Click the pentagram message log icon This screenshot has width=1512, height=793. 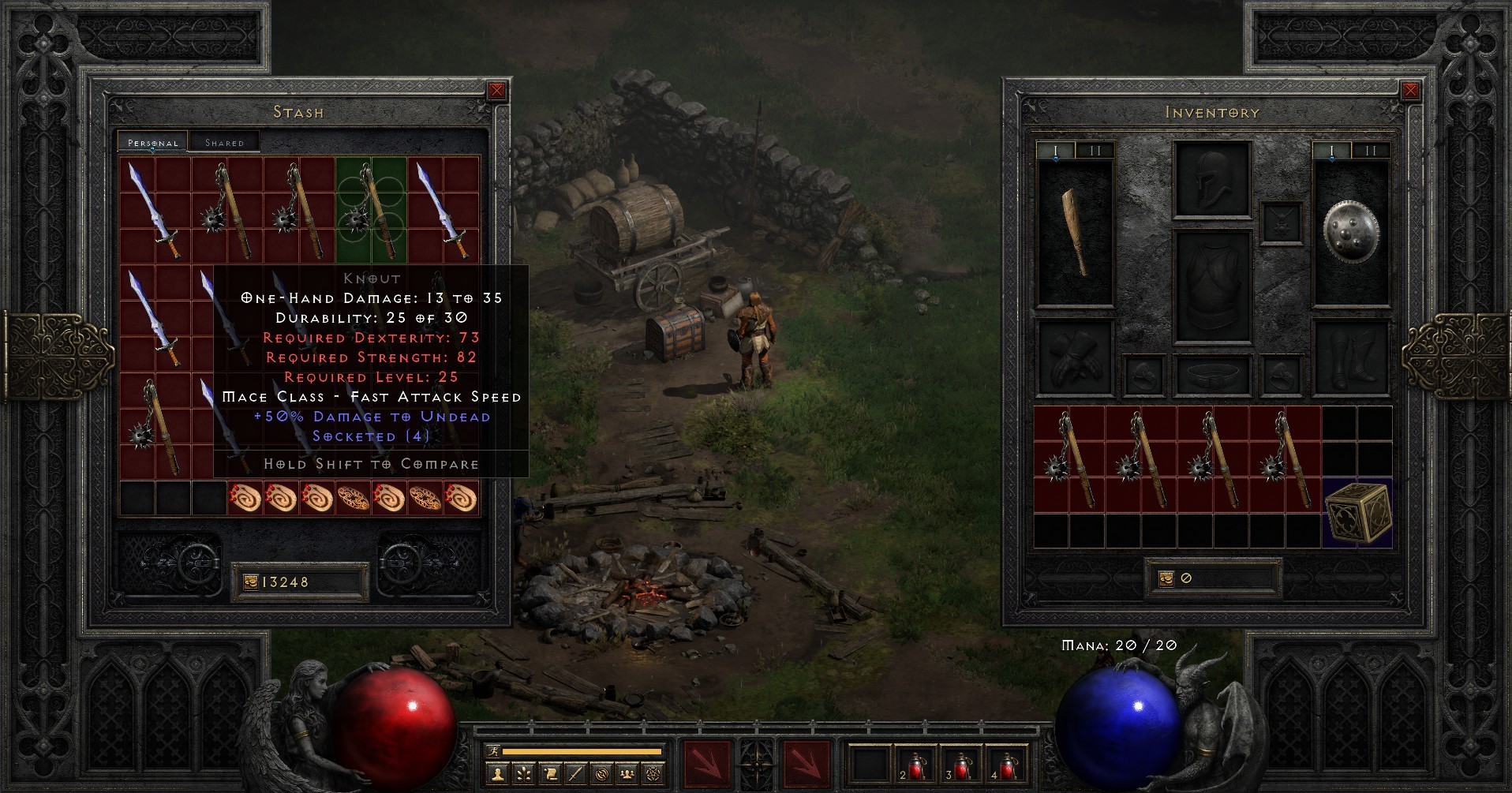click(x=653, y=776)
